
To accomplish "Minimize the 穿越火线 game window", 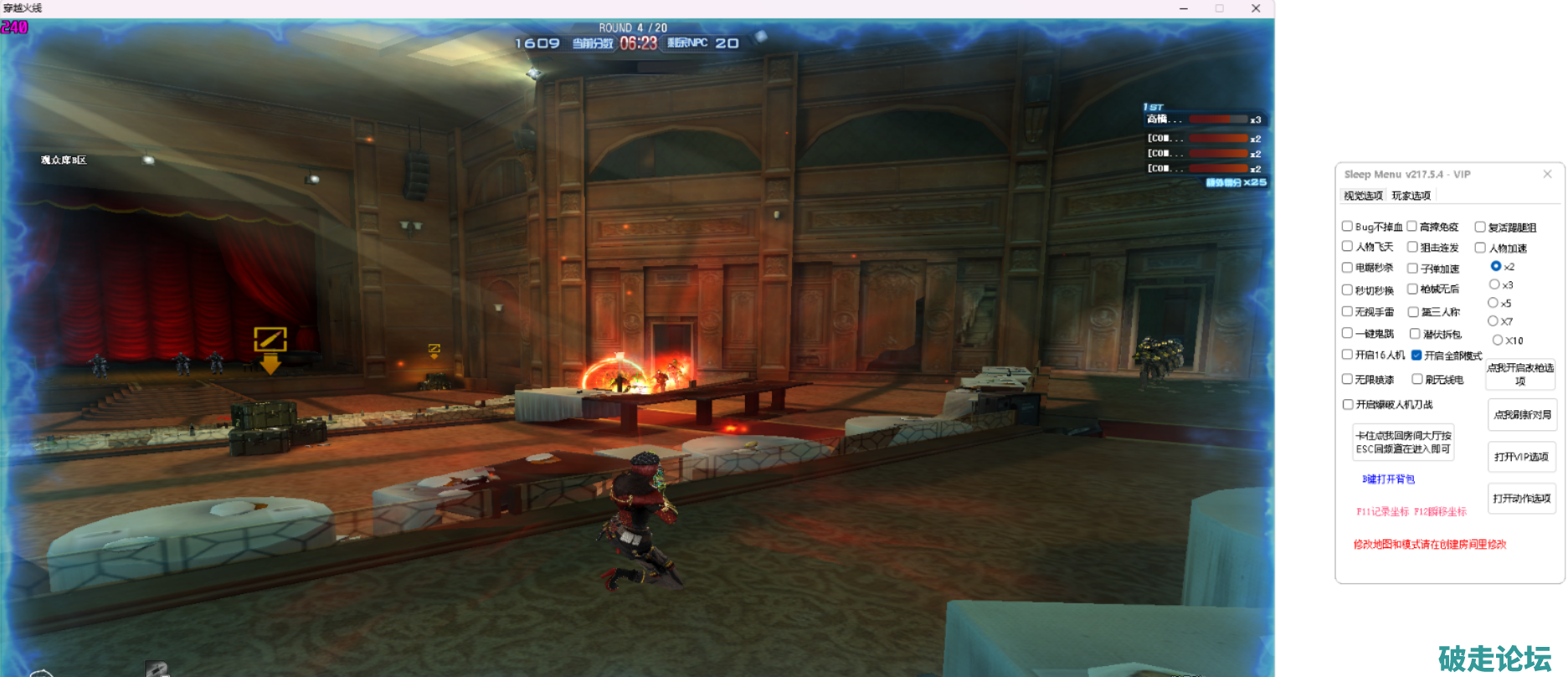I will coord(1184,8).
